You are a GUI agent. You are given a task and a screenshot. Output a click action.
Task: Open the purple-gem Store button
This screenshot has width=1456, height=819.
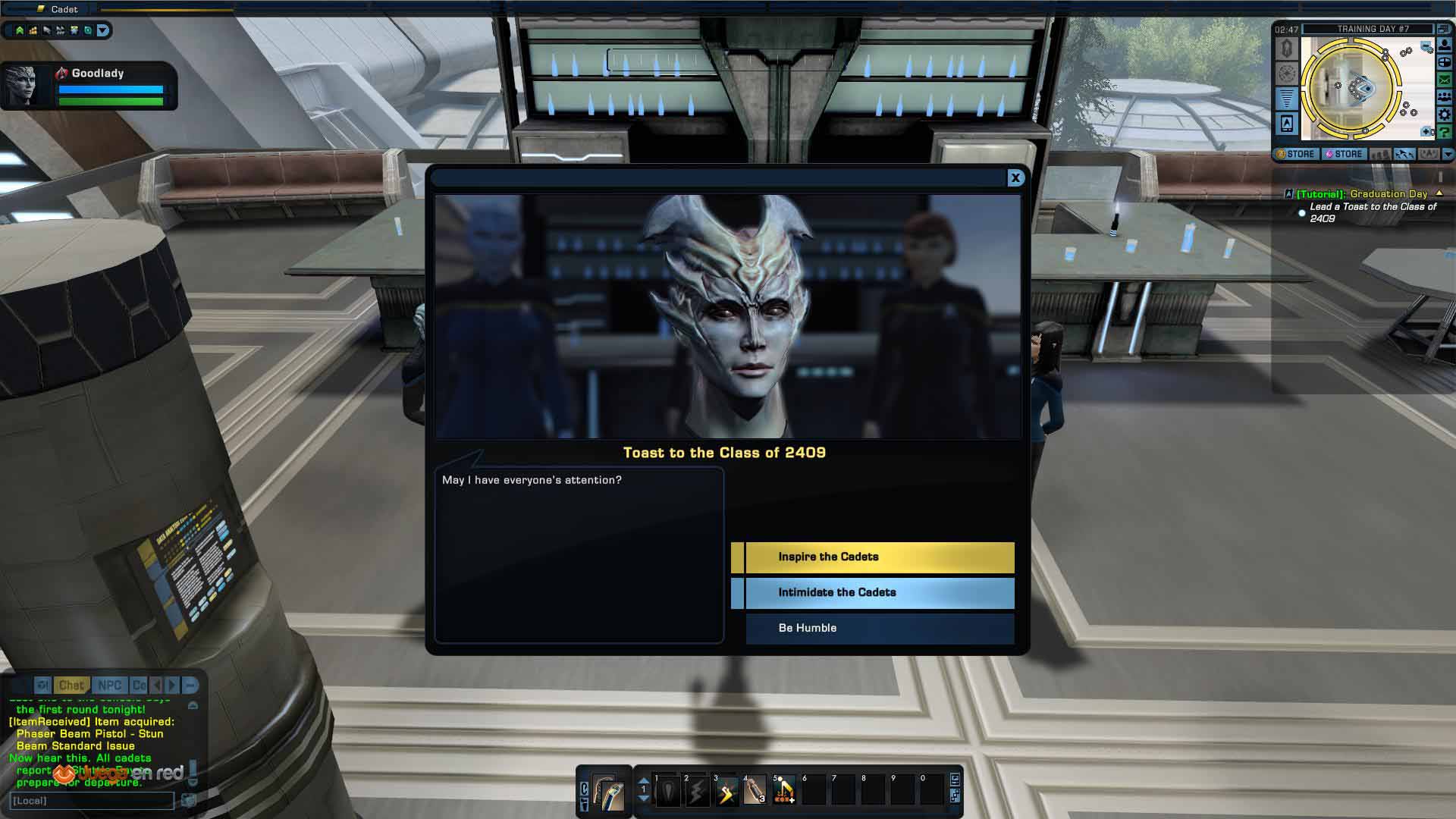[x=1344, y=154]
